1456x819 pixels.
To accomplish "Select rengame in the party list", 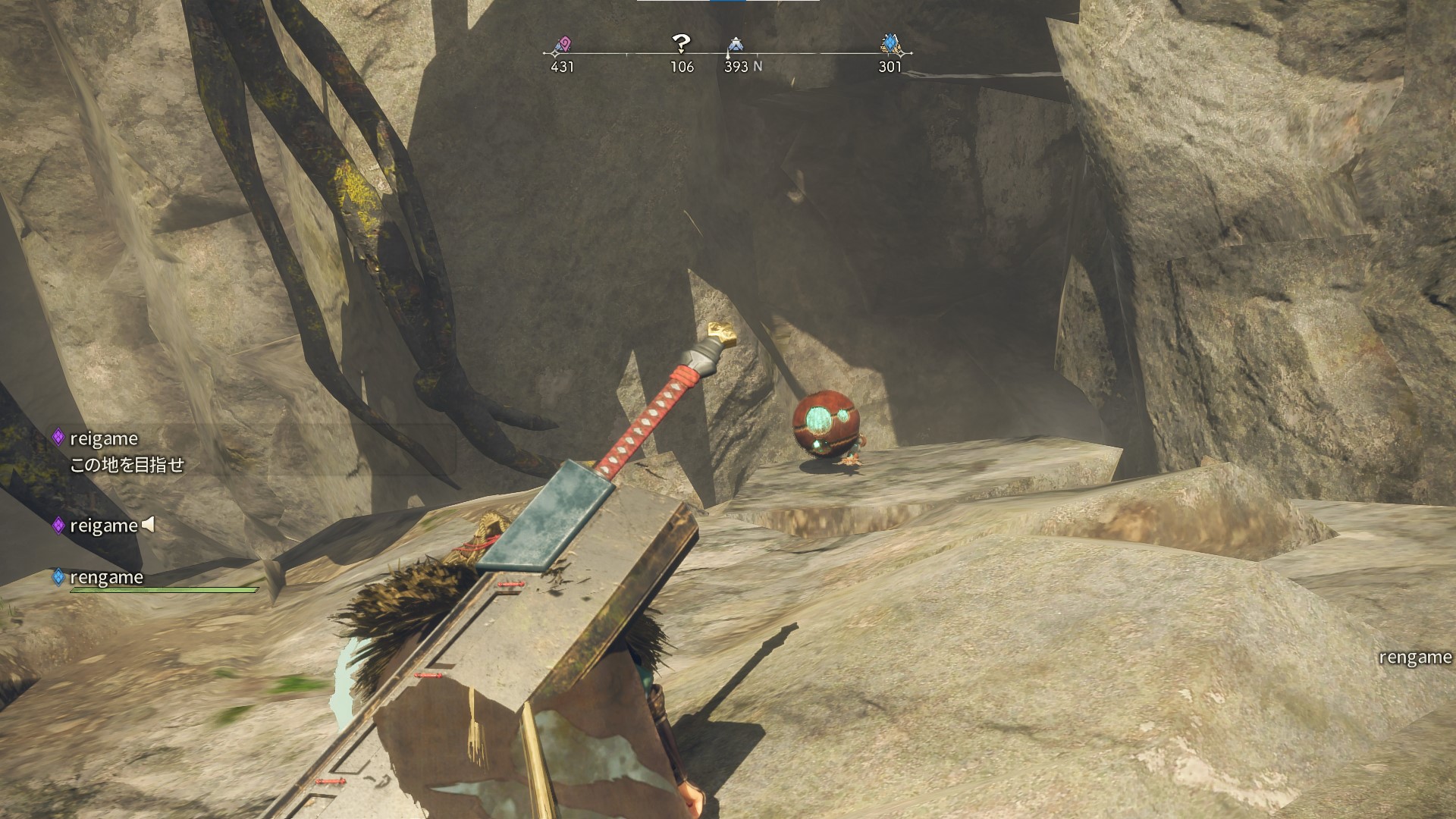I will pyautogui.click(x=106, y=577).
